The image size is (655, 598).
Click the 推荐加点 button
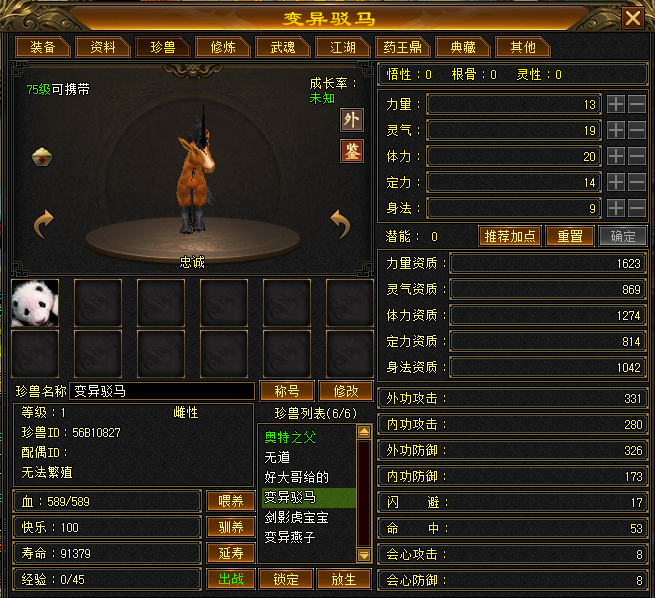(x=510, y=237)
